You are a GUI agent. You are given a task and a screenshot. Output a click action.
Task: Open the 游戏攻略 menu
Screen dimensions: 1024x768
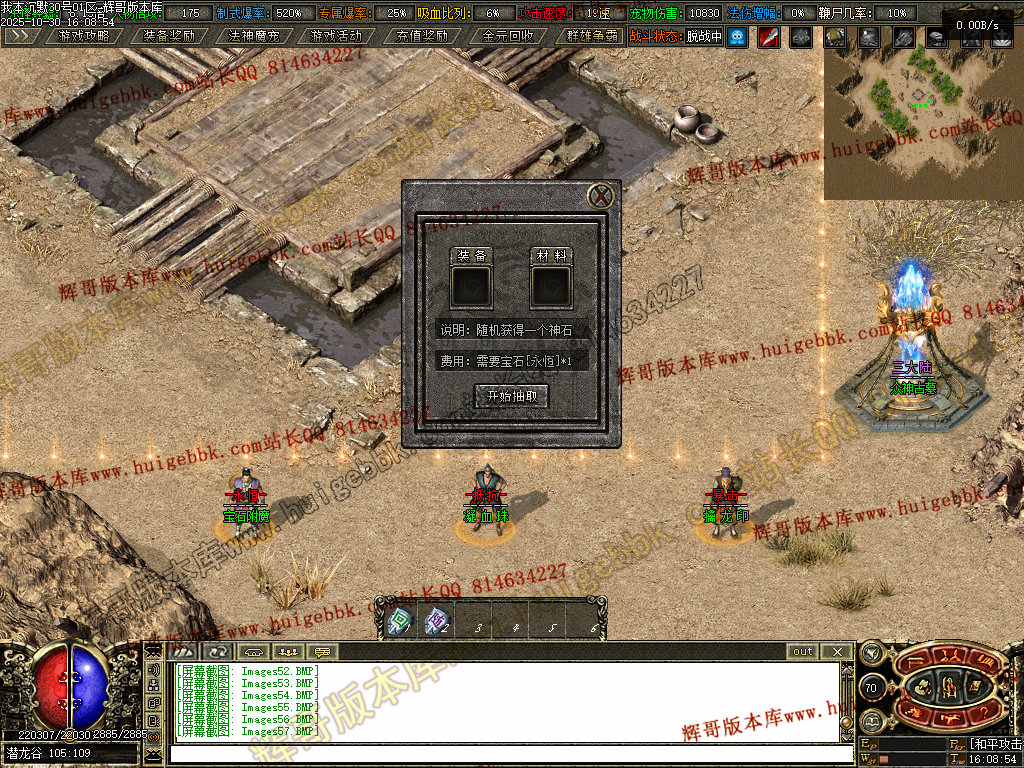[x=84, y=36]
